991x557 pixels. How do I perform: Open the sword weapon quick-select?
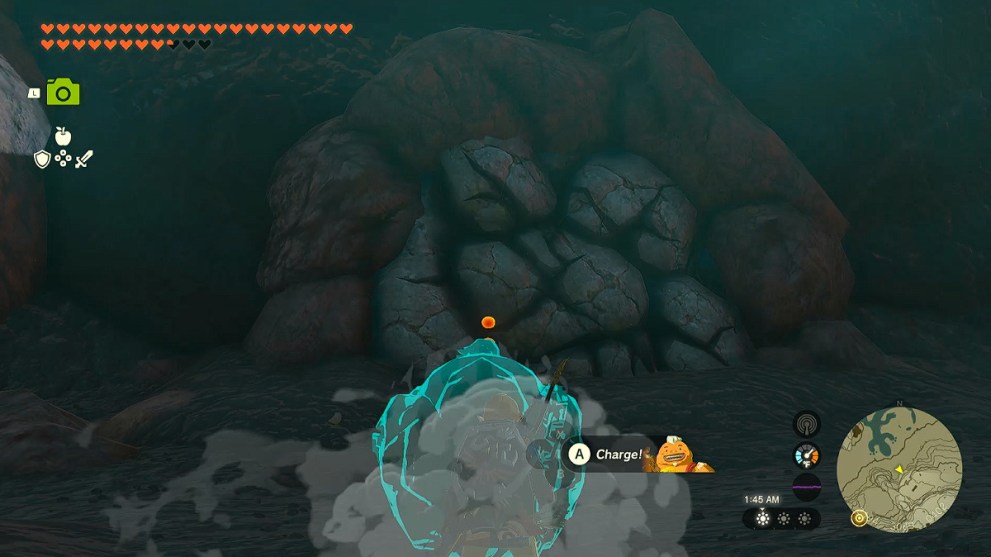click(84, 159)
